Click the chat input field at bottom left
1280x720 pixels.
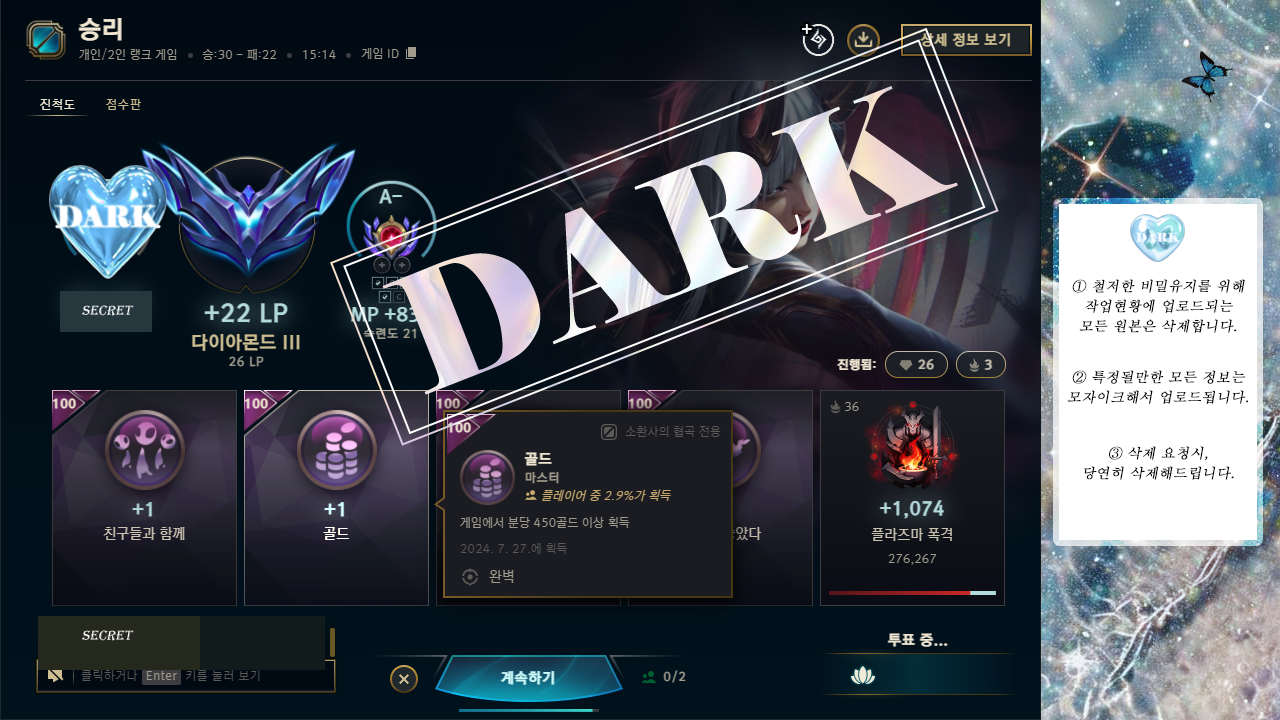tap(186, 677)
